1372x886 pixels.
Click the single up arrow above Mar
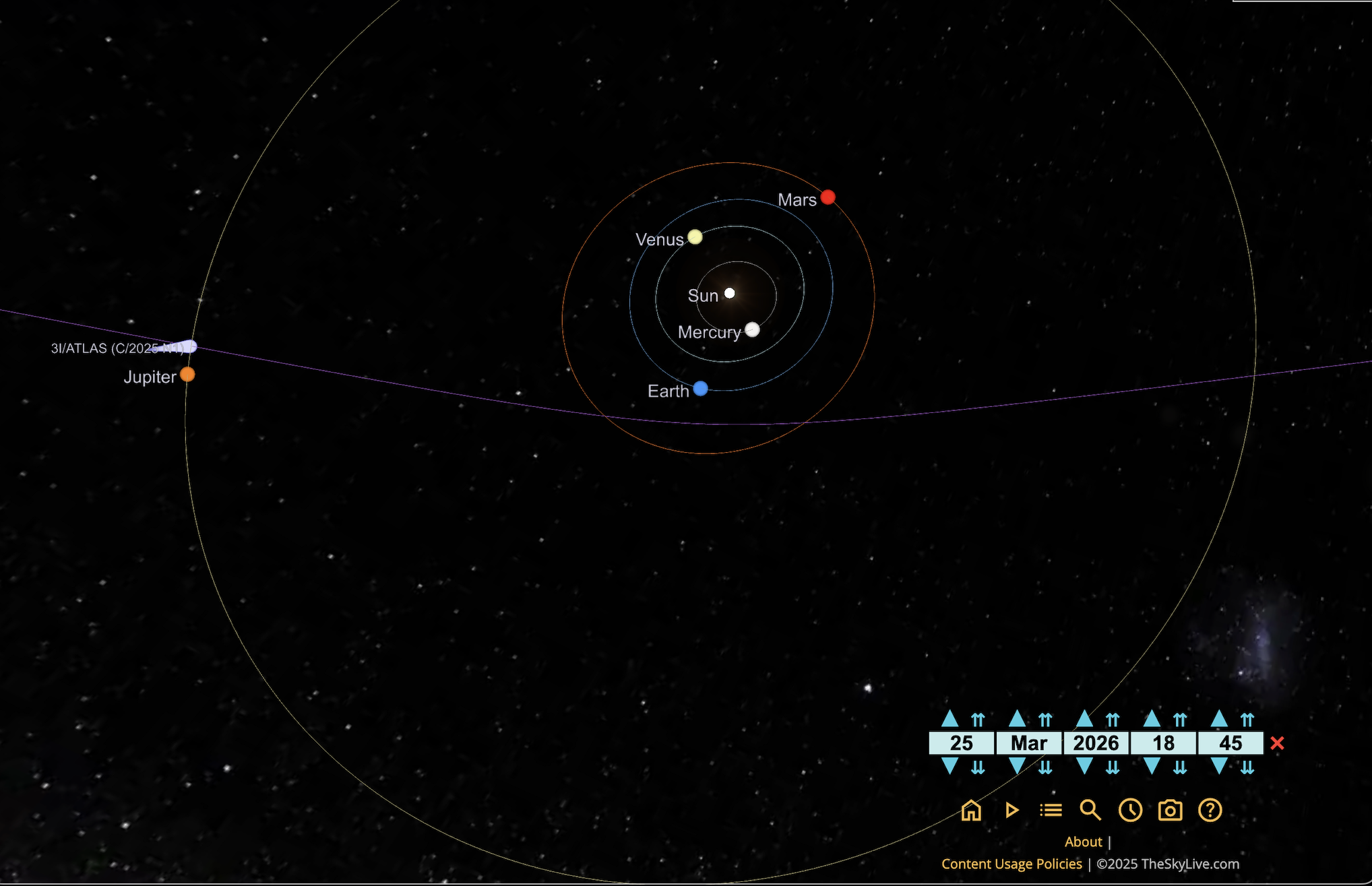click(1018, 719)
